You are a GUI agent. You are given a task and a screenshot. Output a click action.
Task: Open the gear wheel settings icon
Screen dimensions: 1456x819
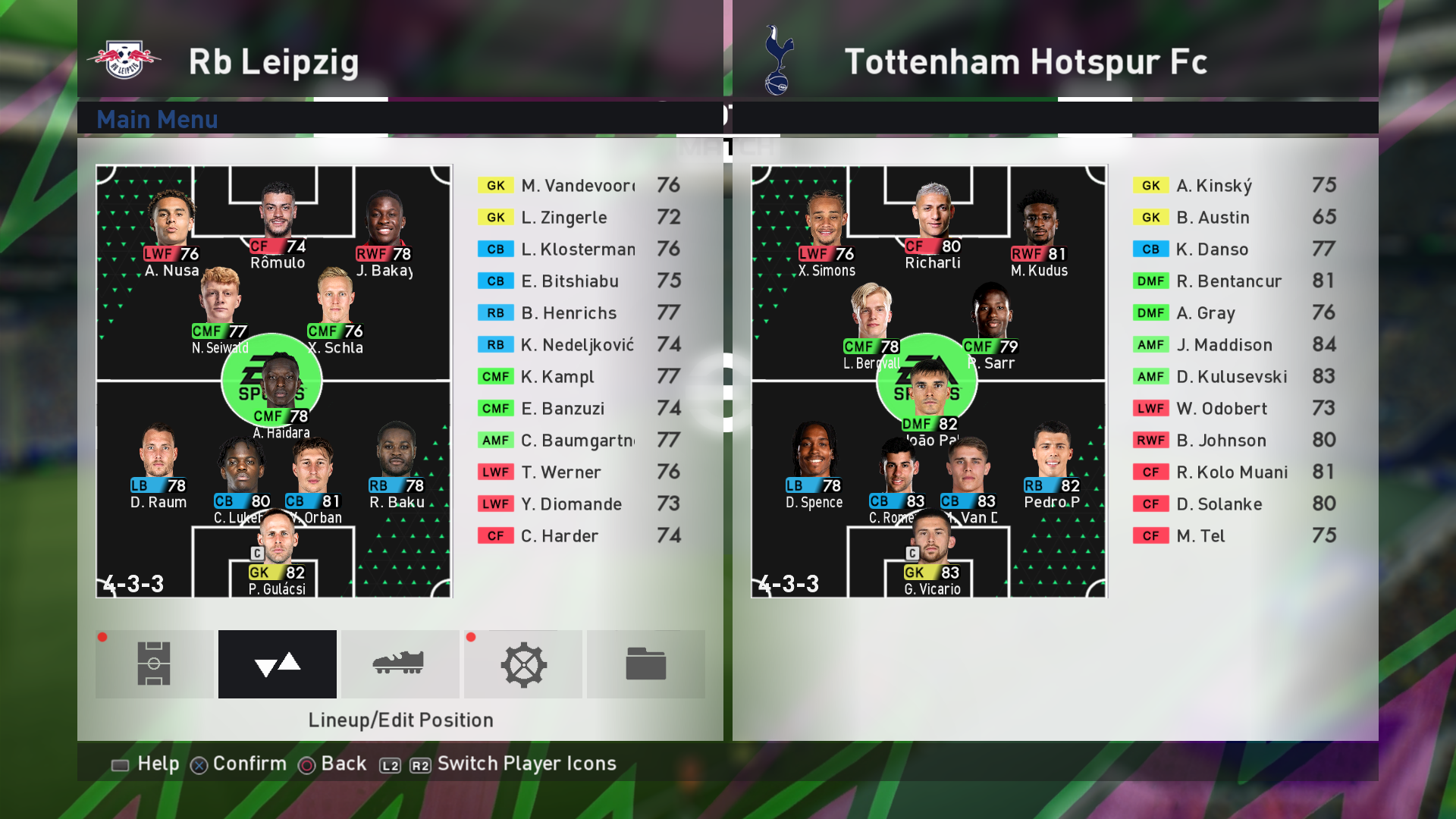tap(523, 664)
